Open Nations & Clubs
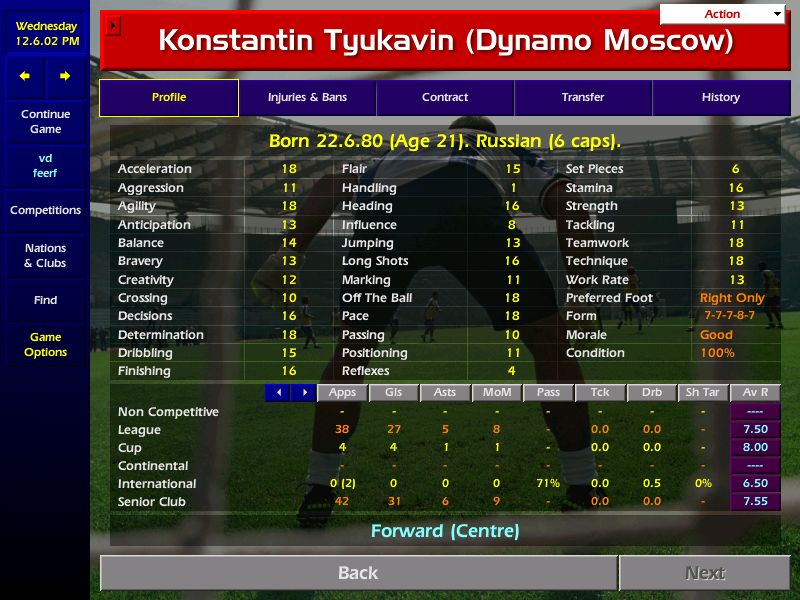800x600 pixels. click(x=45, y=255)
